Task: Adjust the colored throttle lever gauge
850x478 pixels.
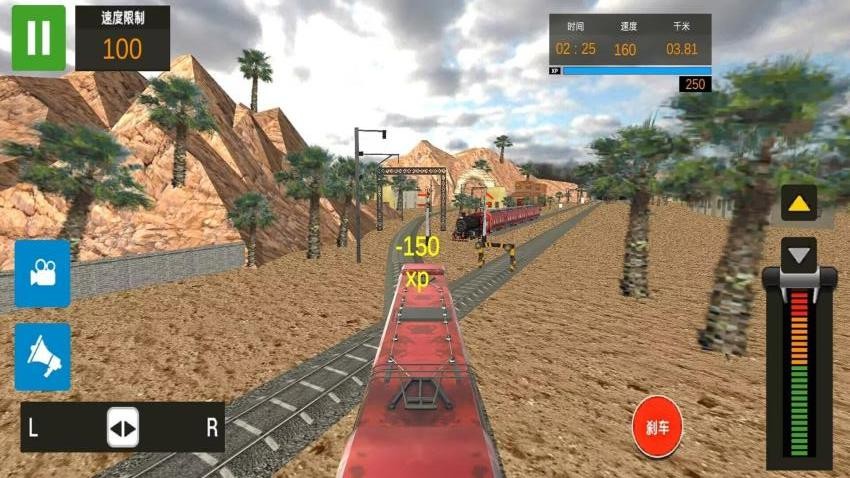Action: (799, 370)
